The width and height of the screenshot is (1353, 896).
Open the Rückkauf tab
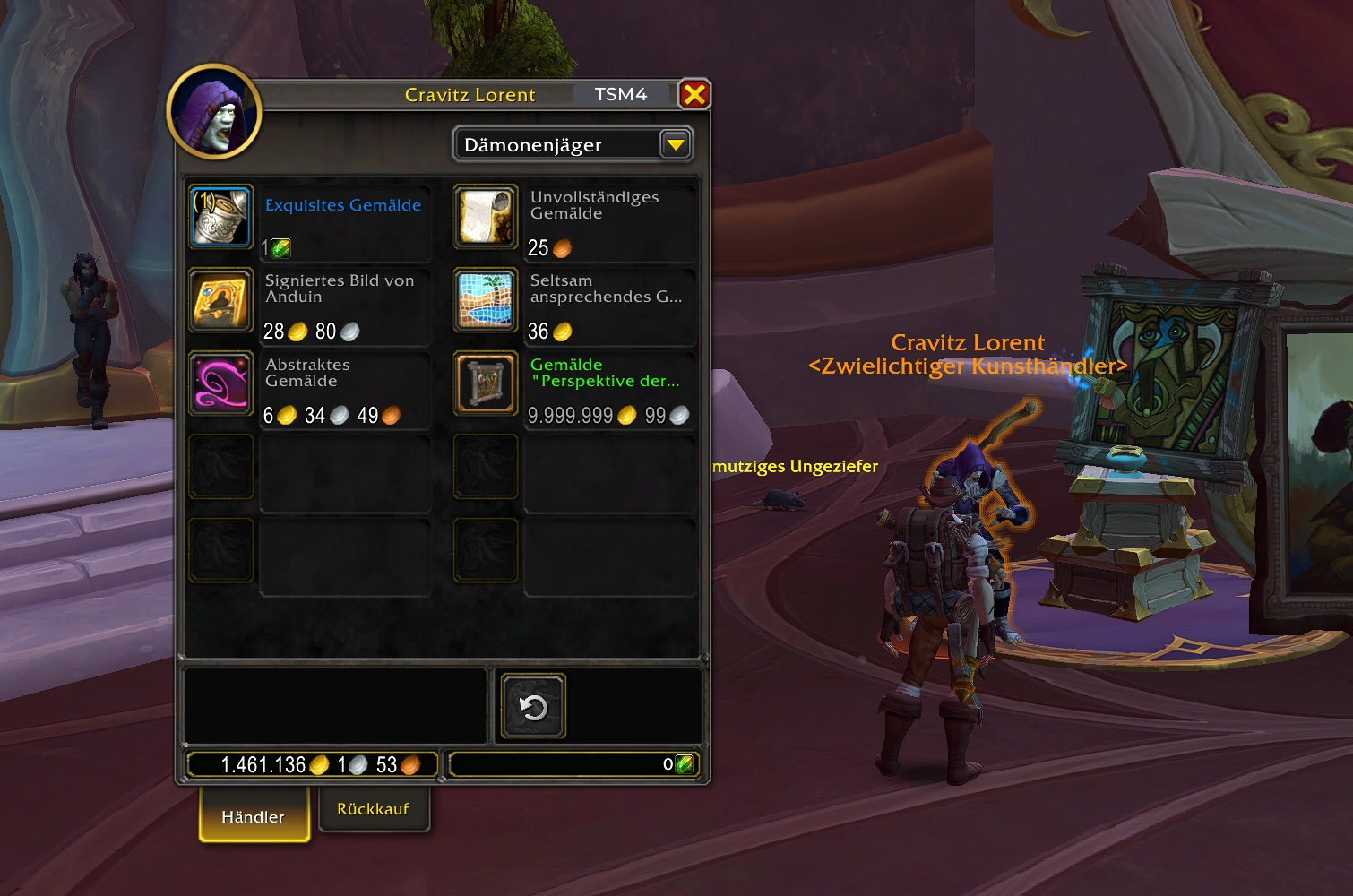[373, 809]
